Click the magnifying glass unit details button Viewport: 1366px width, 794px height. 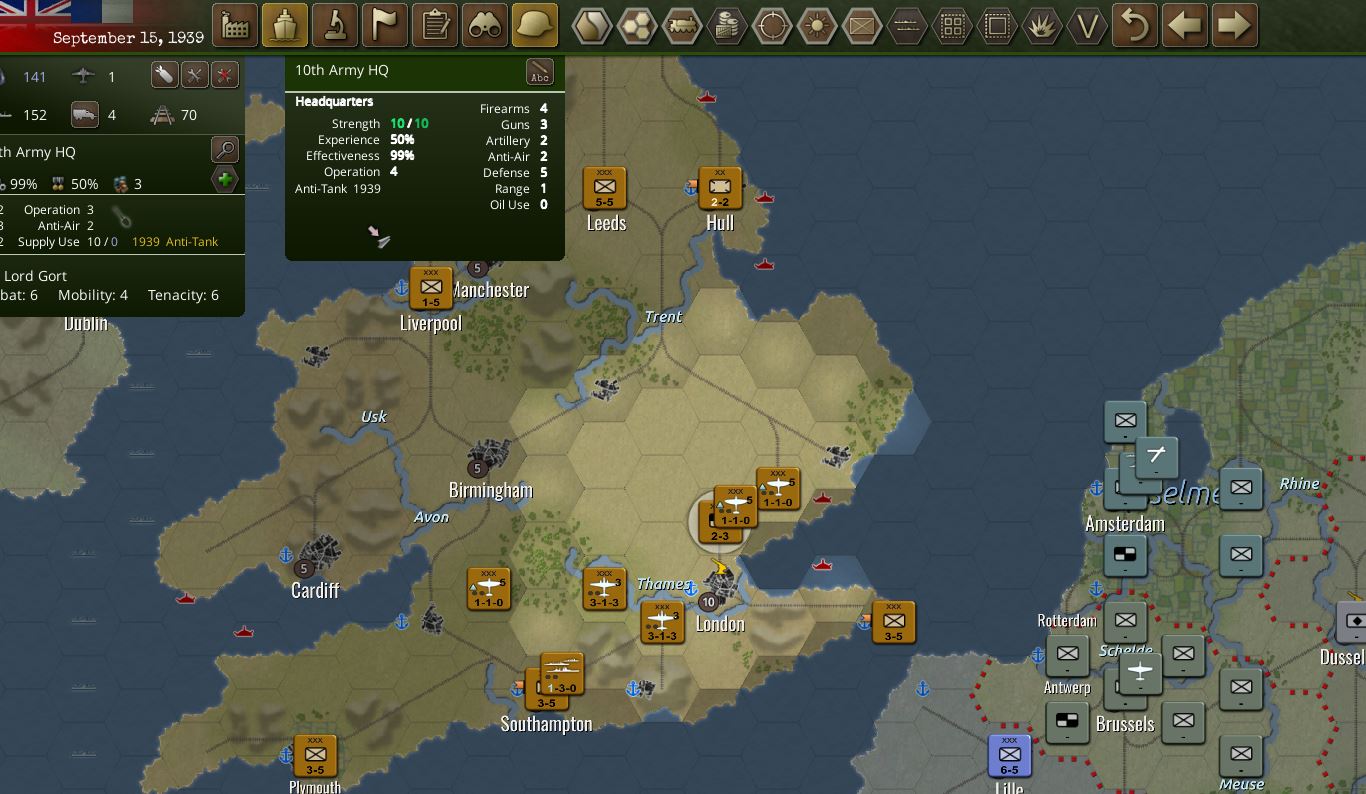[225, 151]
